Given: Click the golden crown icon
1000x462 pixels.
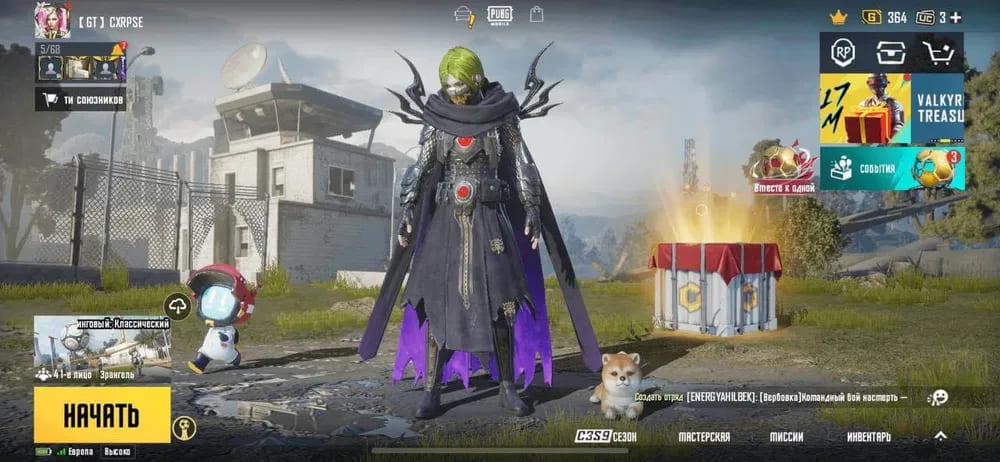Looking at the screenshot, I should [x=838, y=17].
